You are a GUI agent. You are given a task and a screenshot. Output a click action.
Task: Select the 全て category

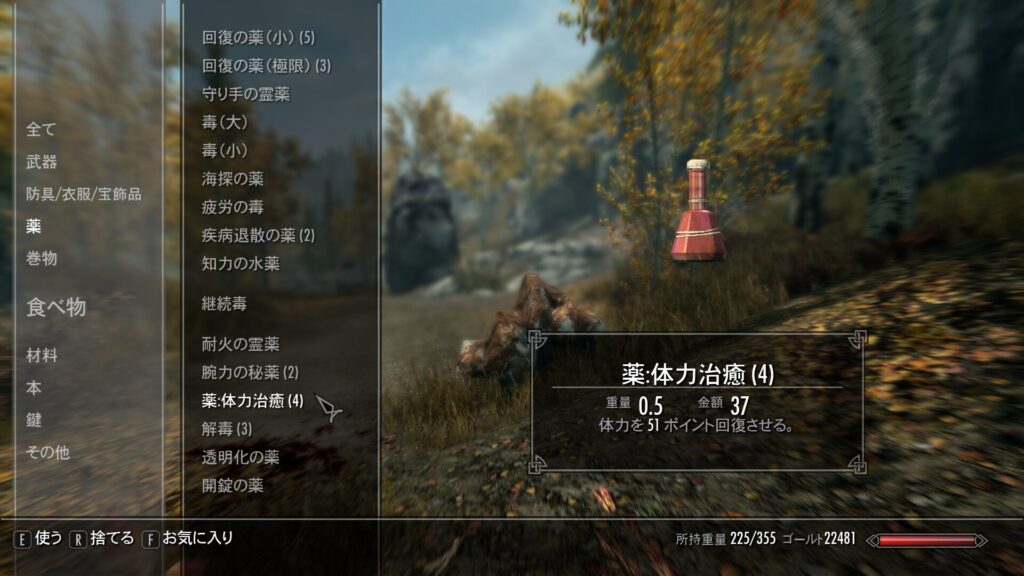click(x=41, y=129)
